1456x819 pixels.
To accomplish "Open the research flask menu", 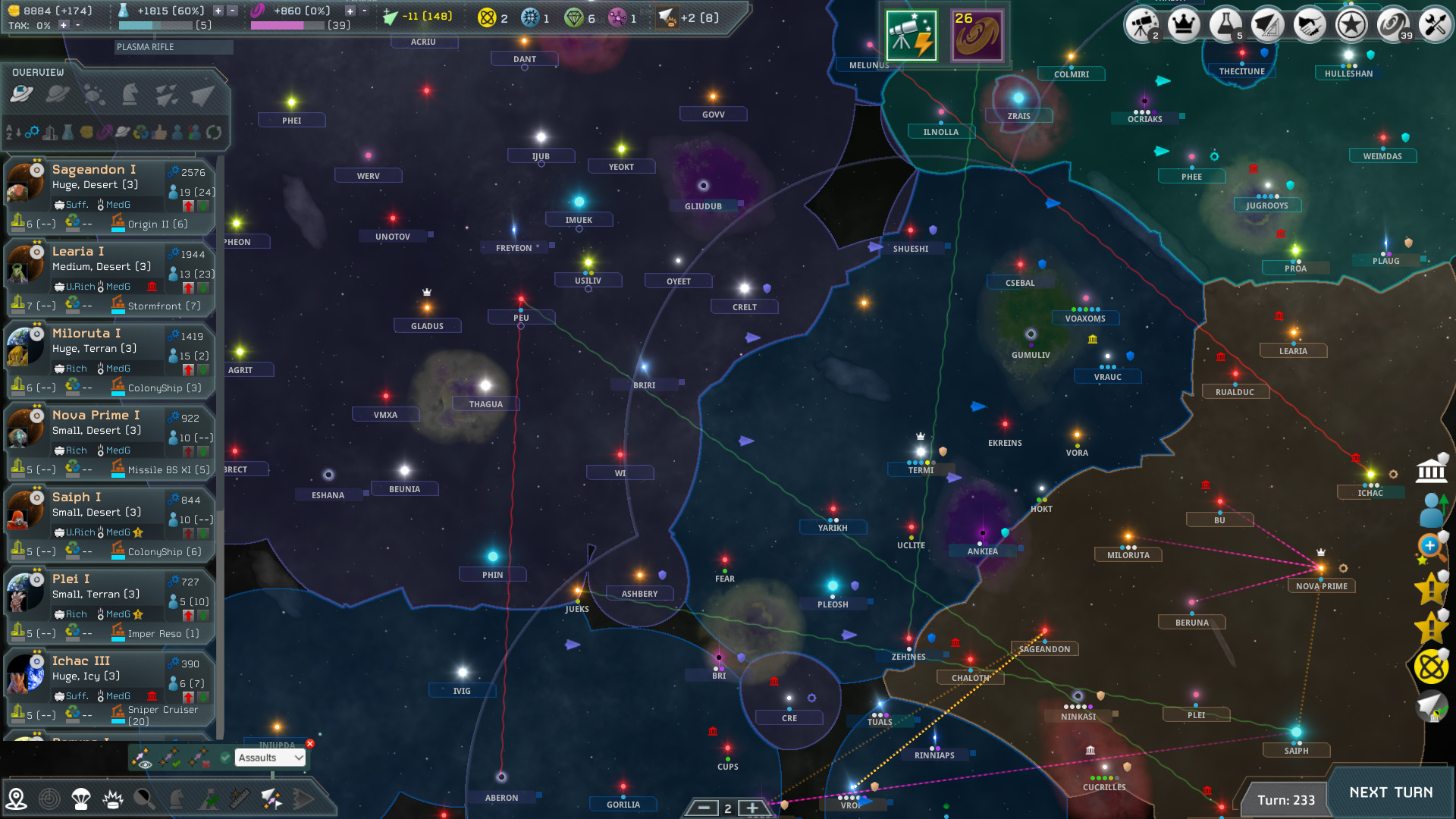I will [x=1224, y=24].
